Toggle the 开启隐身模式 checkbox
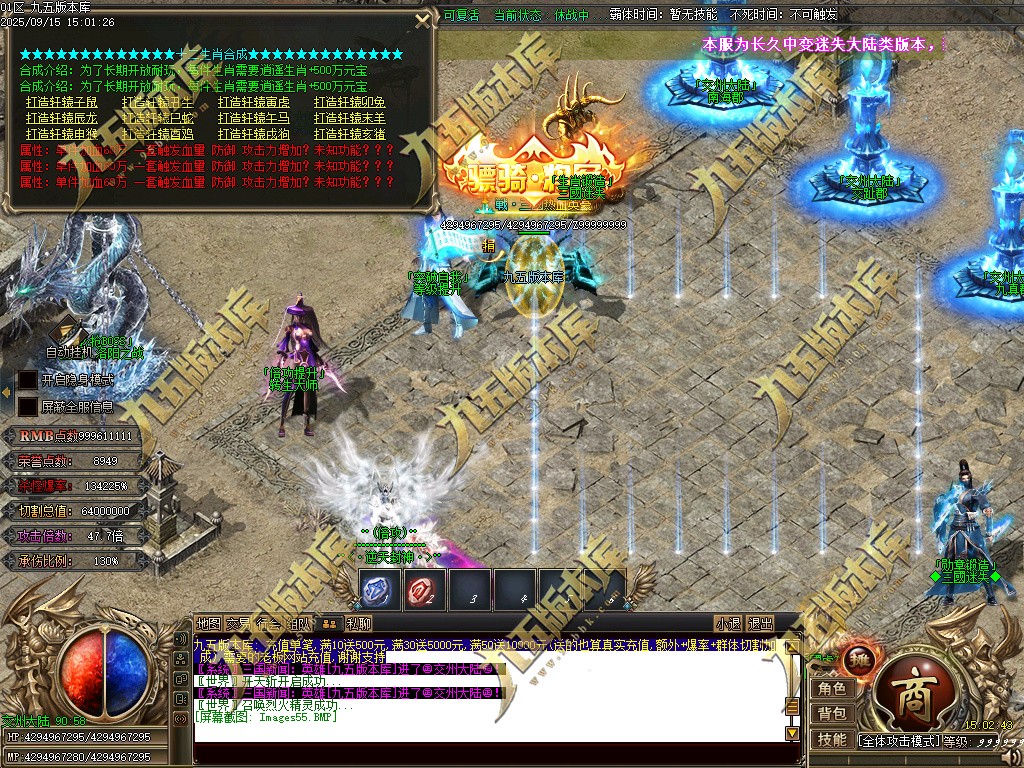The width and height of the screenshot is (1024, 768). [28, 380]
